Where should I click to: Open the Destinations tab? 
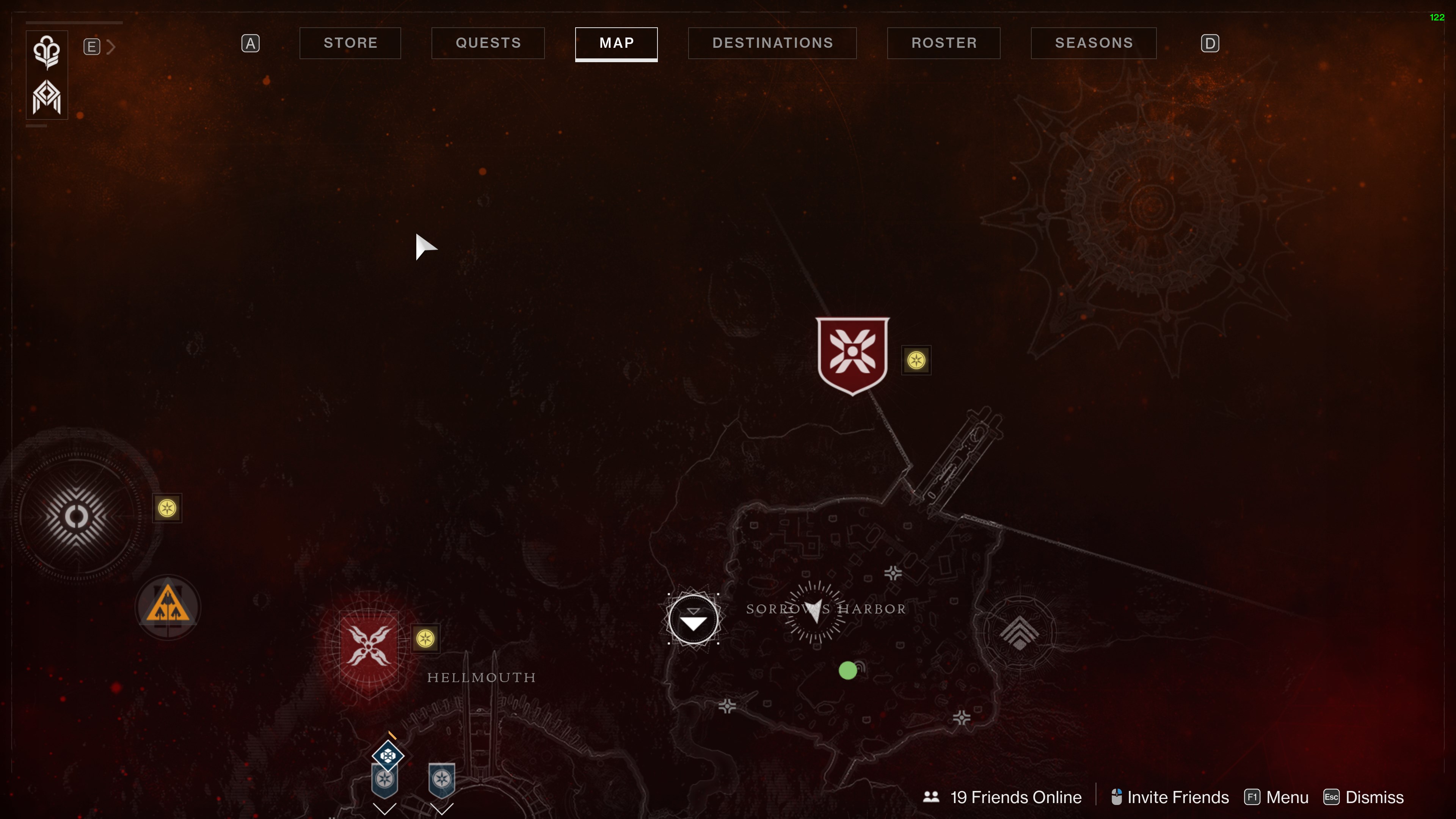[x=772, y=43]
